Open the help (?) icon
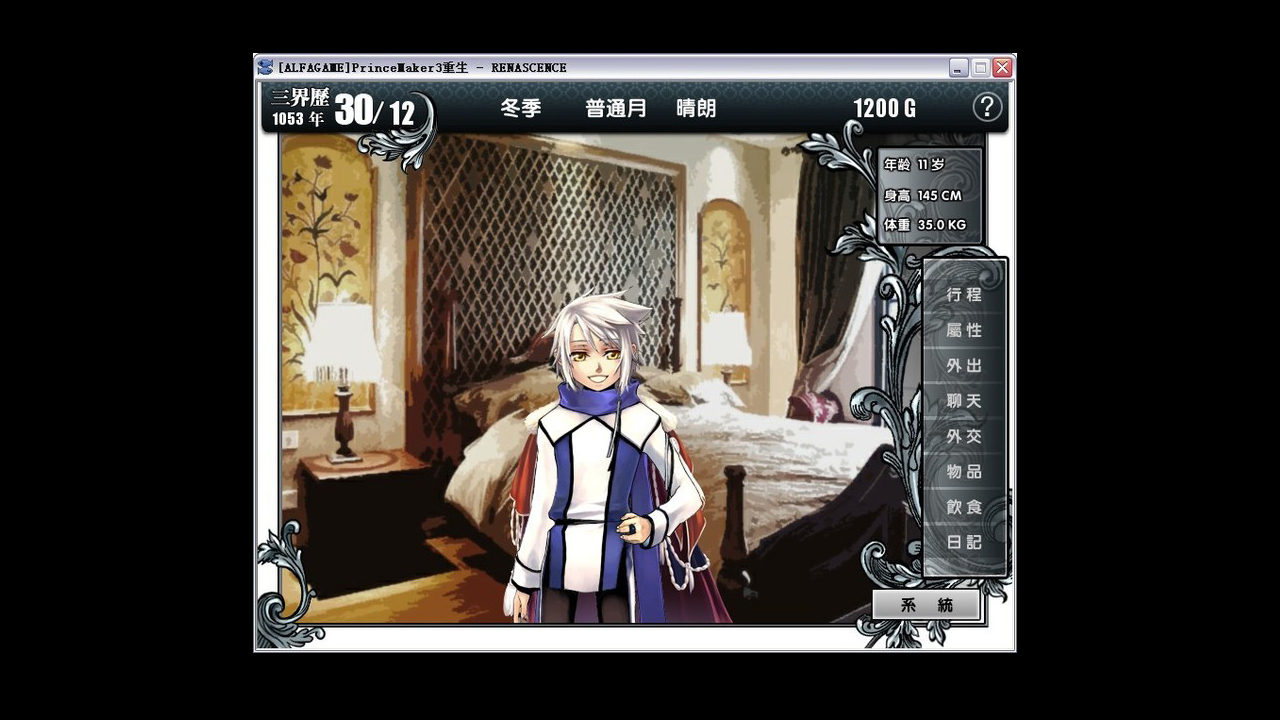Screen dimensions: 1280x720 pyautogui.click(x=988, y=107)
